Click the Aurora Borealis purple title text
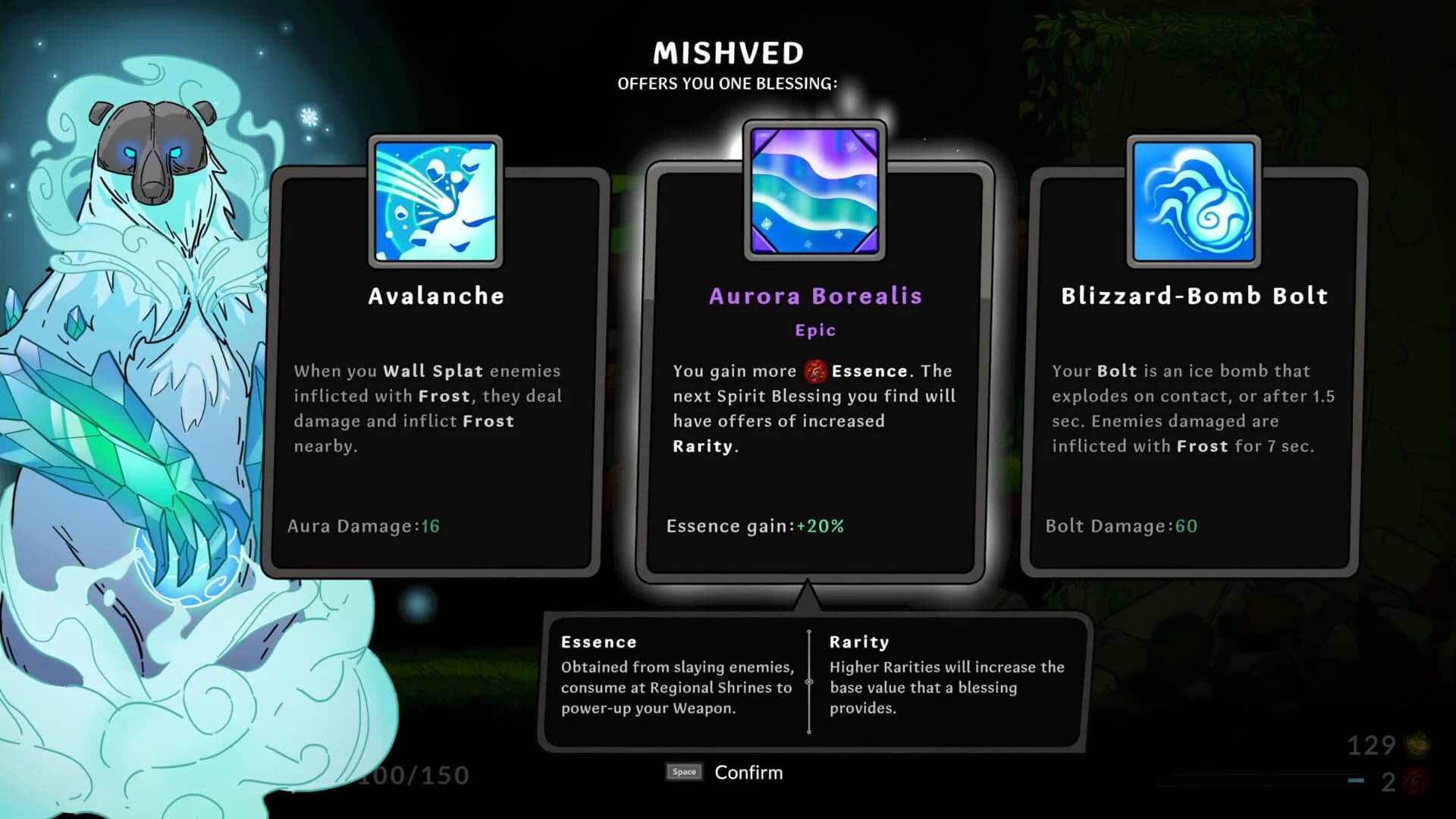This screenshot has height=819, width=1456. pyautogui.click(x=814, y=297)
